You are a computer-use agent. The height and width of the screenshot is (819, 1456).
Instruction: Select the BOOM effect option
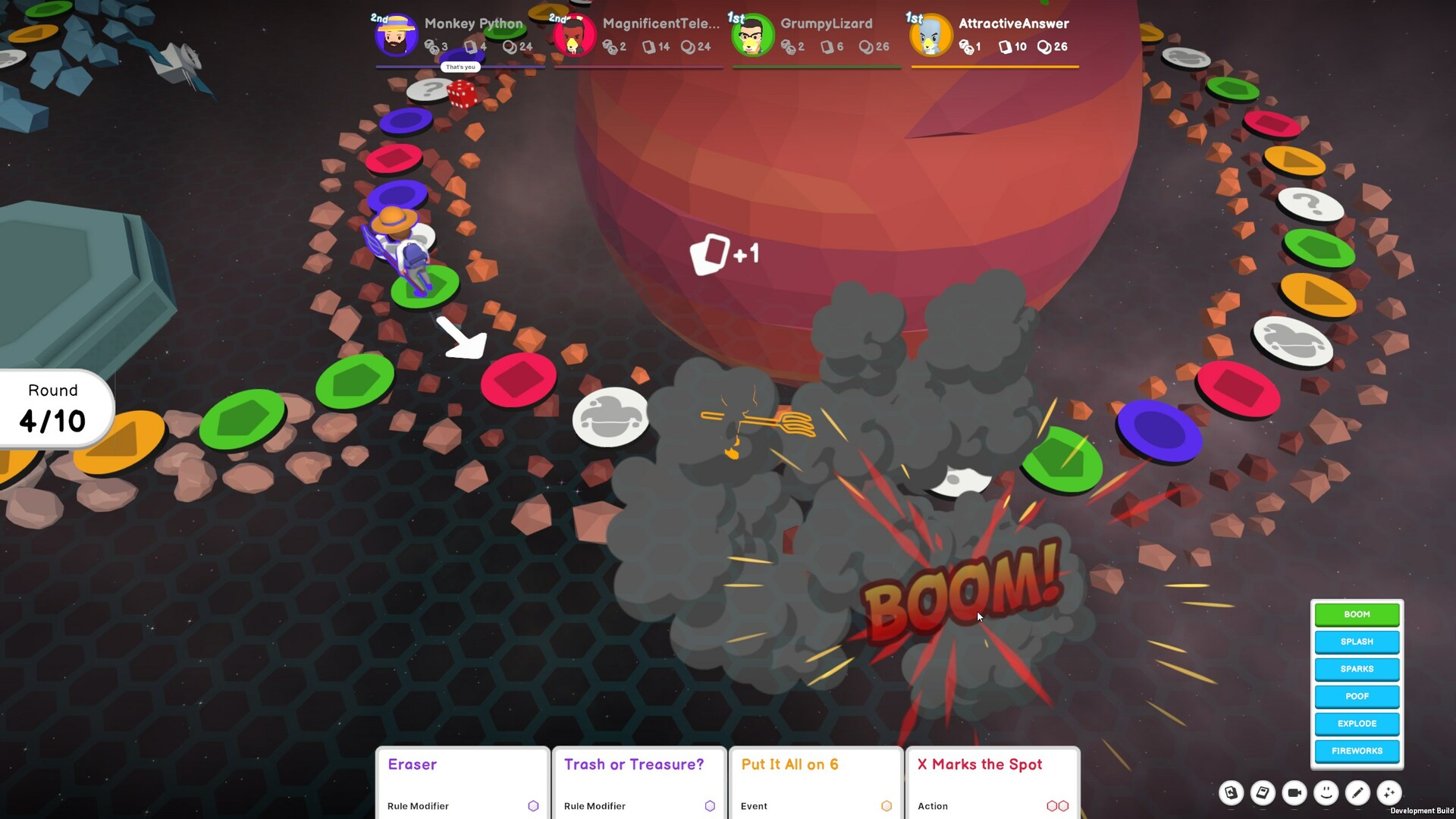(x=1357, y=614)
